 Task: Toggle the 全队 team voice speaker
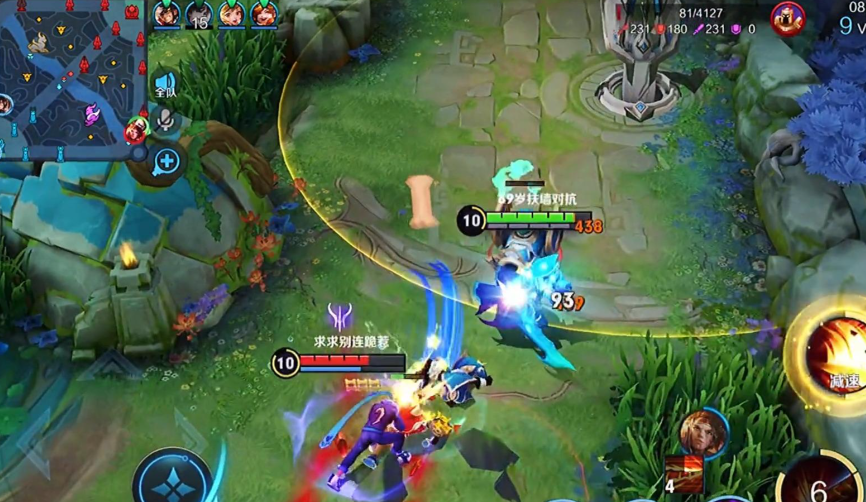165,85
